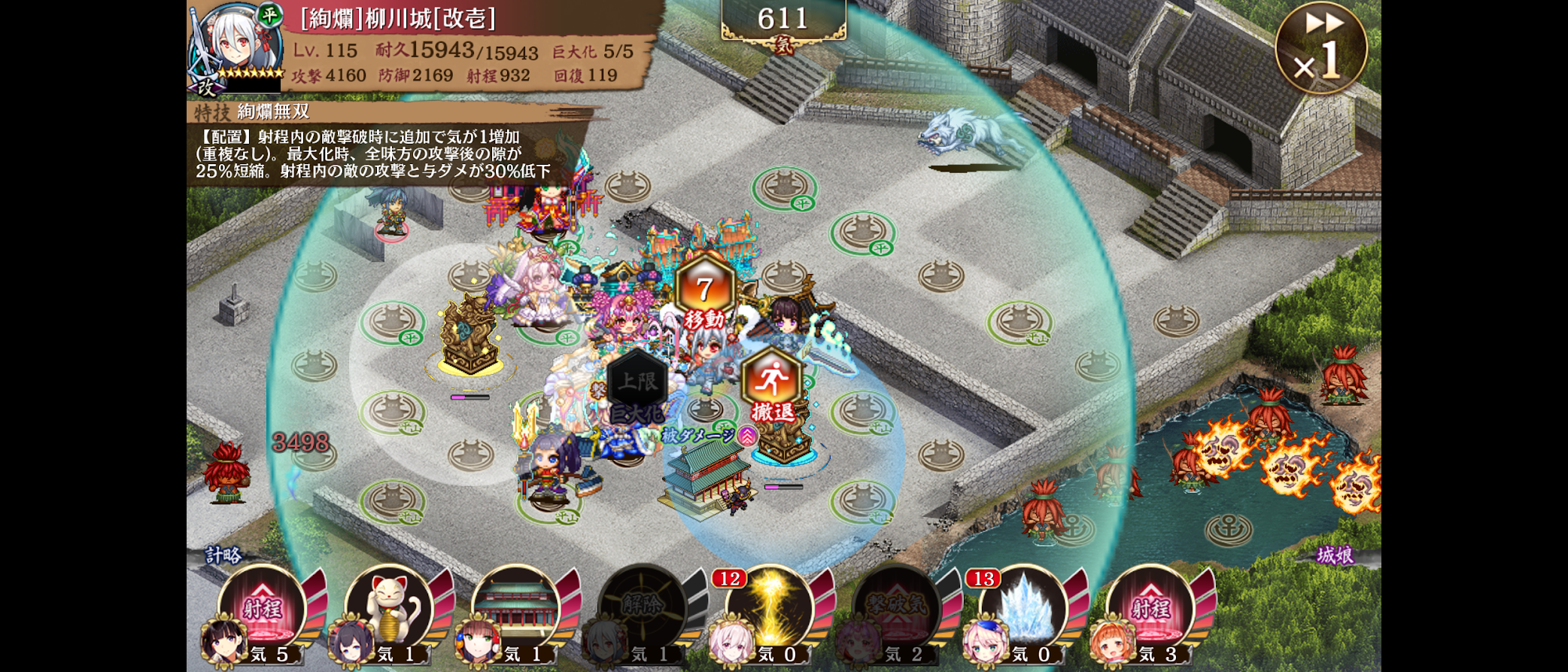The image size is (1568, 672).
Task: Activate the temple building stratagem icon
Action: [x=516, y=607]
